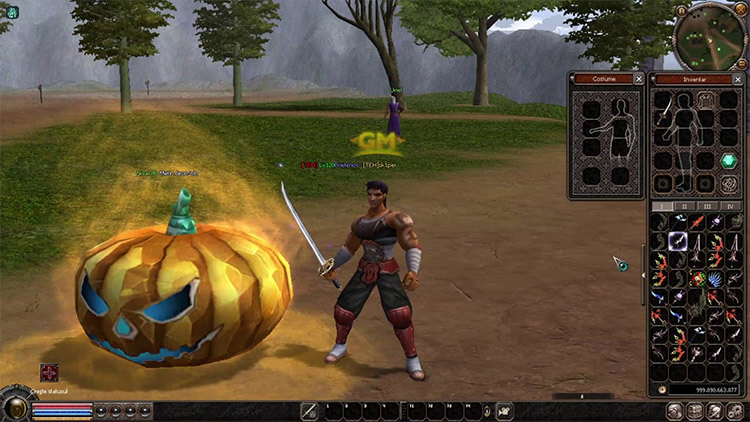Switch to inventory tab II
The height and width of the screenshot is (422, 750).
tap(685, 206)
